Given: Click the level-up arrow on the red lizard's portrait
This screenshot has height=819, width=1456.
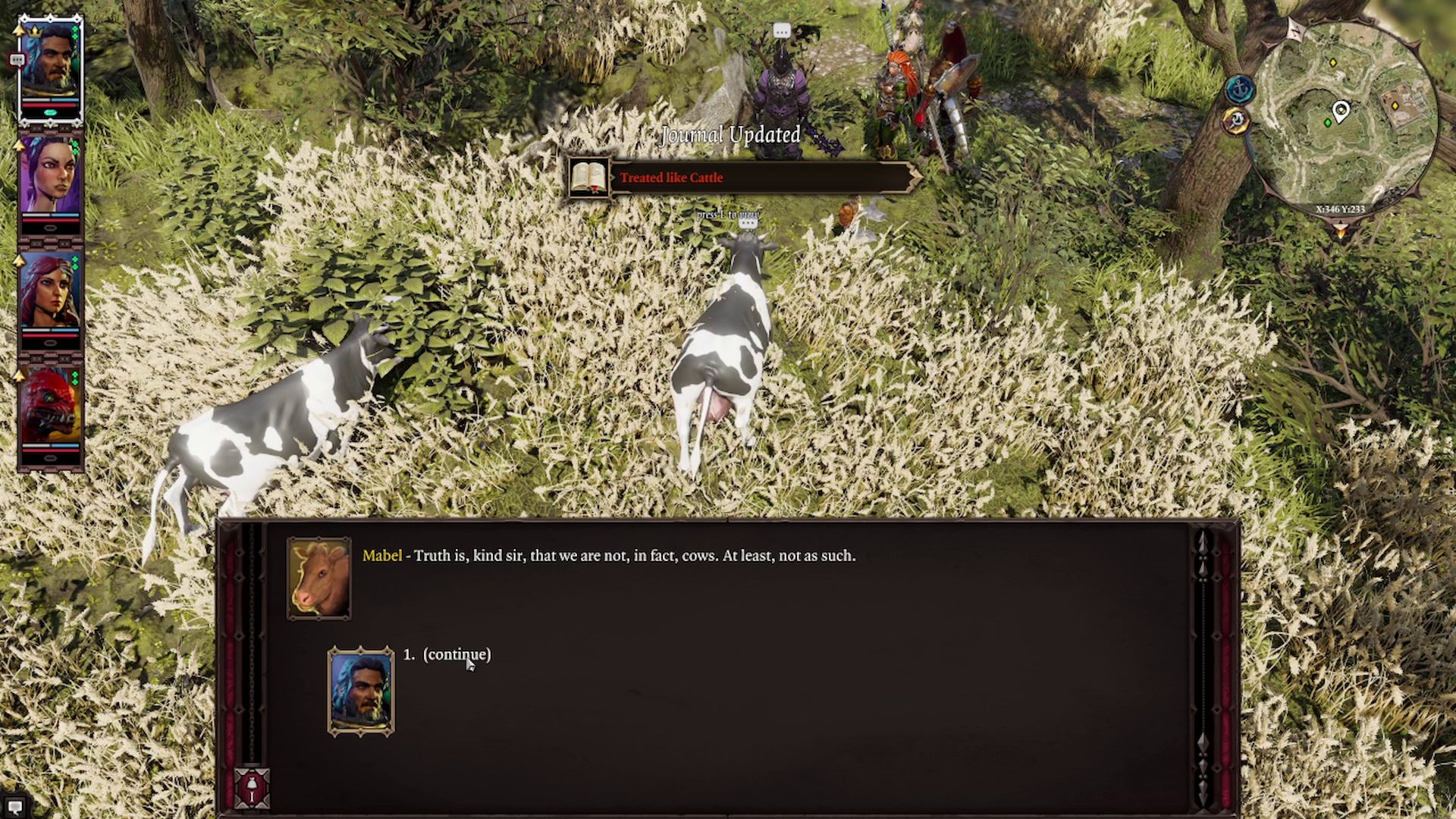Looking at the screenshot, I should pyautogui.click(x=18, y=374).
